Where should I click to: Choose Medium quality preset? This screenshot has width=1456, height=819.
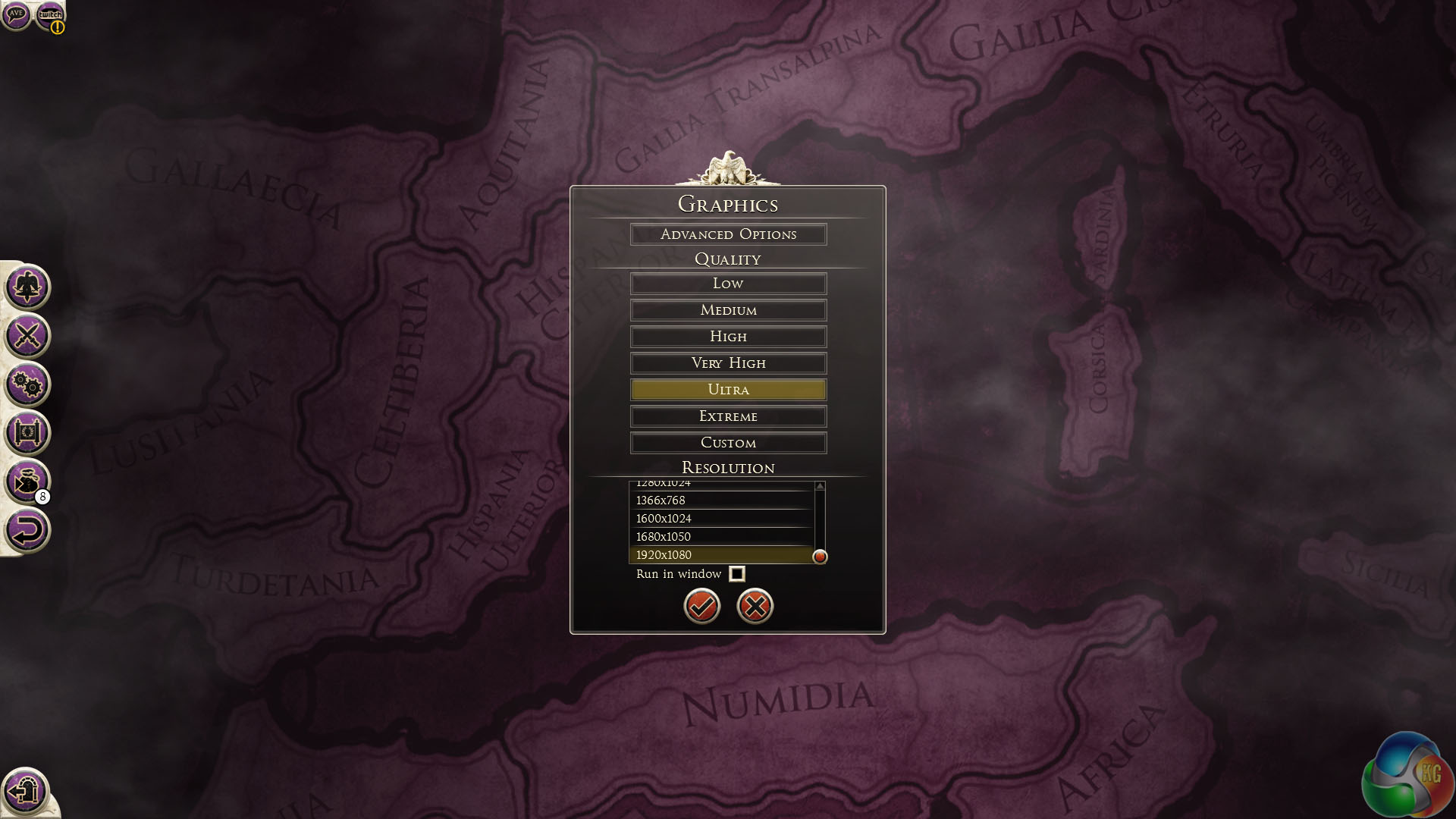728,310
